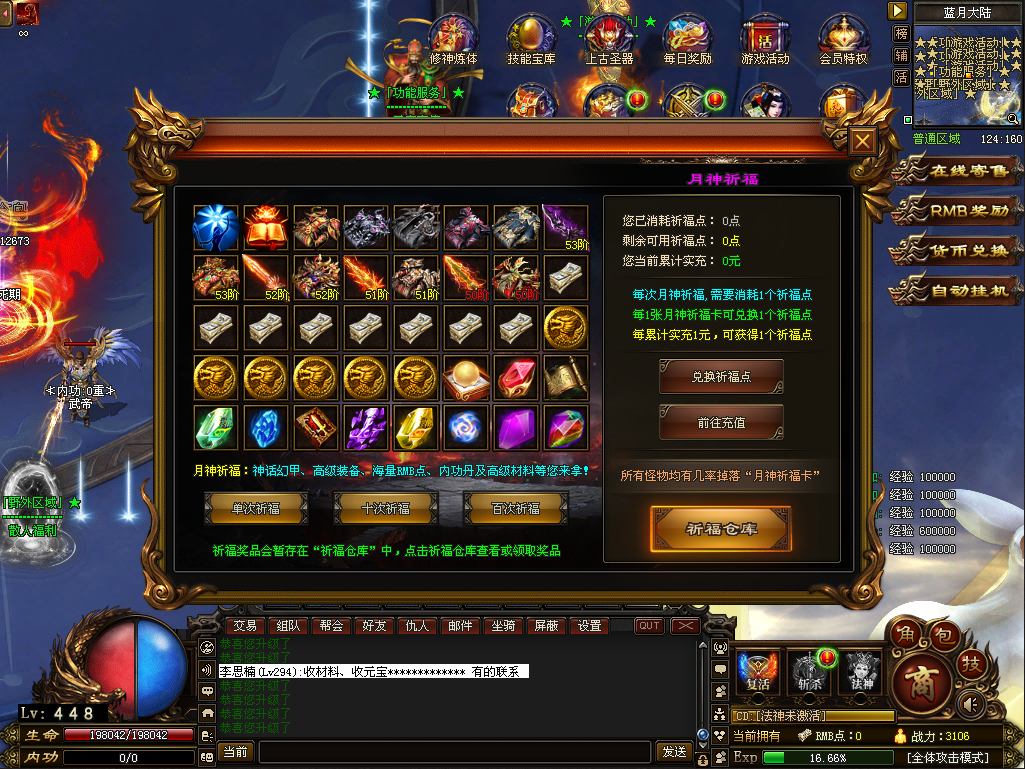Perform a 单次祈福 single prayer
This screenshot has height=769, width=1025.
point(256,508)
